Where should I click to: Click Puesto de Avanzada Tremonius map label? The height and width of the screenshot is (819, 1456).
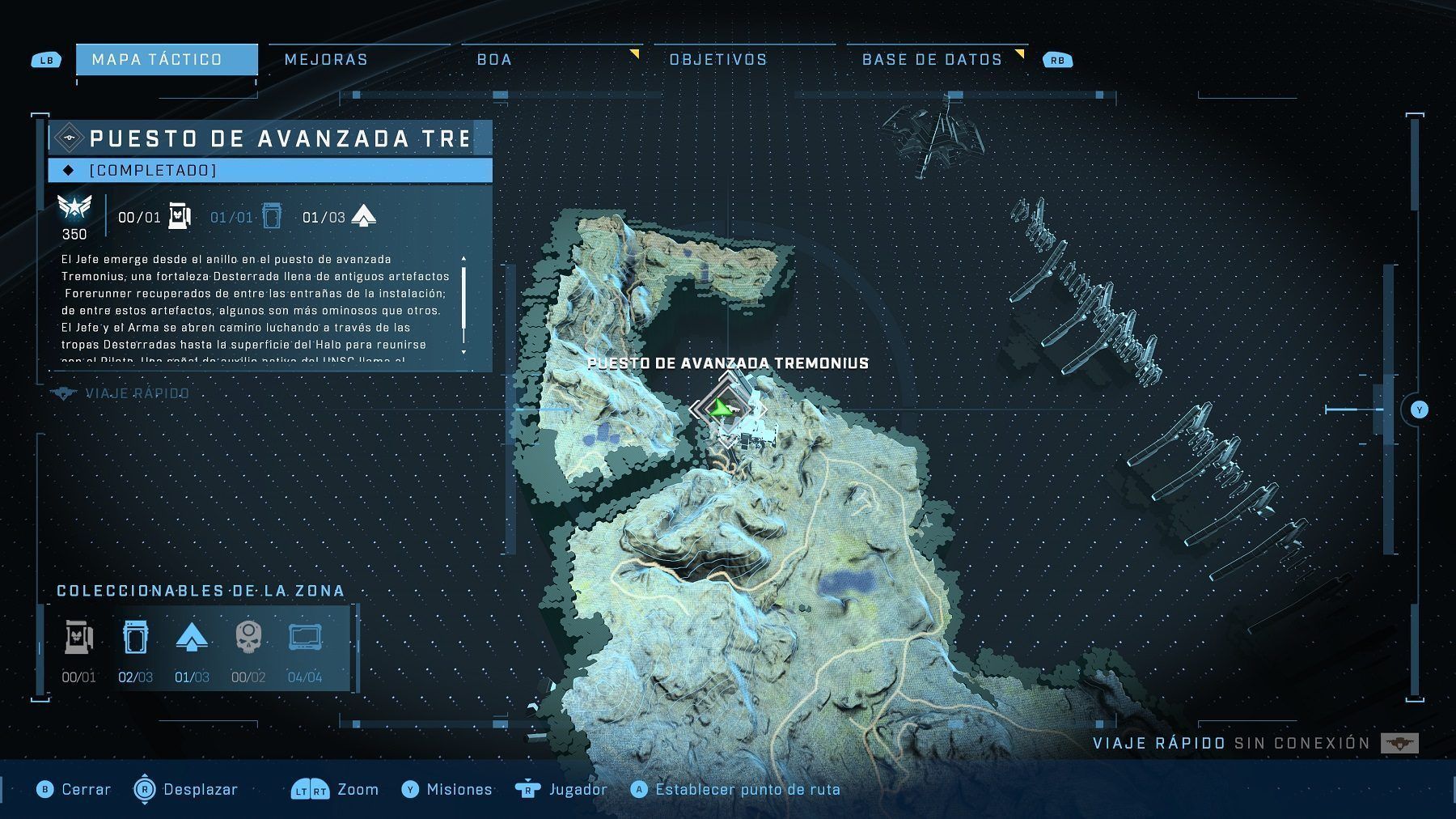coord(729,363)
